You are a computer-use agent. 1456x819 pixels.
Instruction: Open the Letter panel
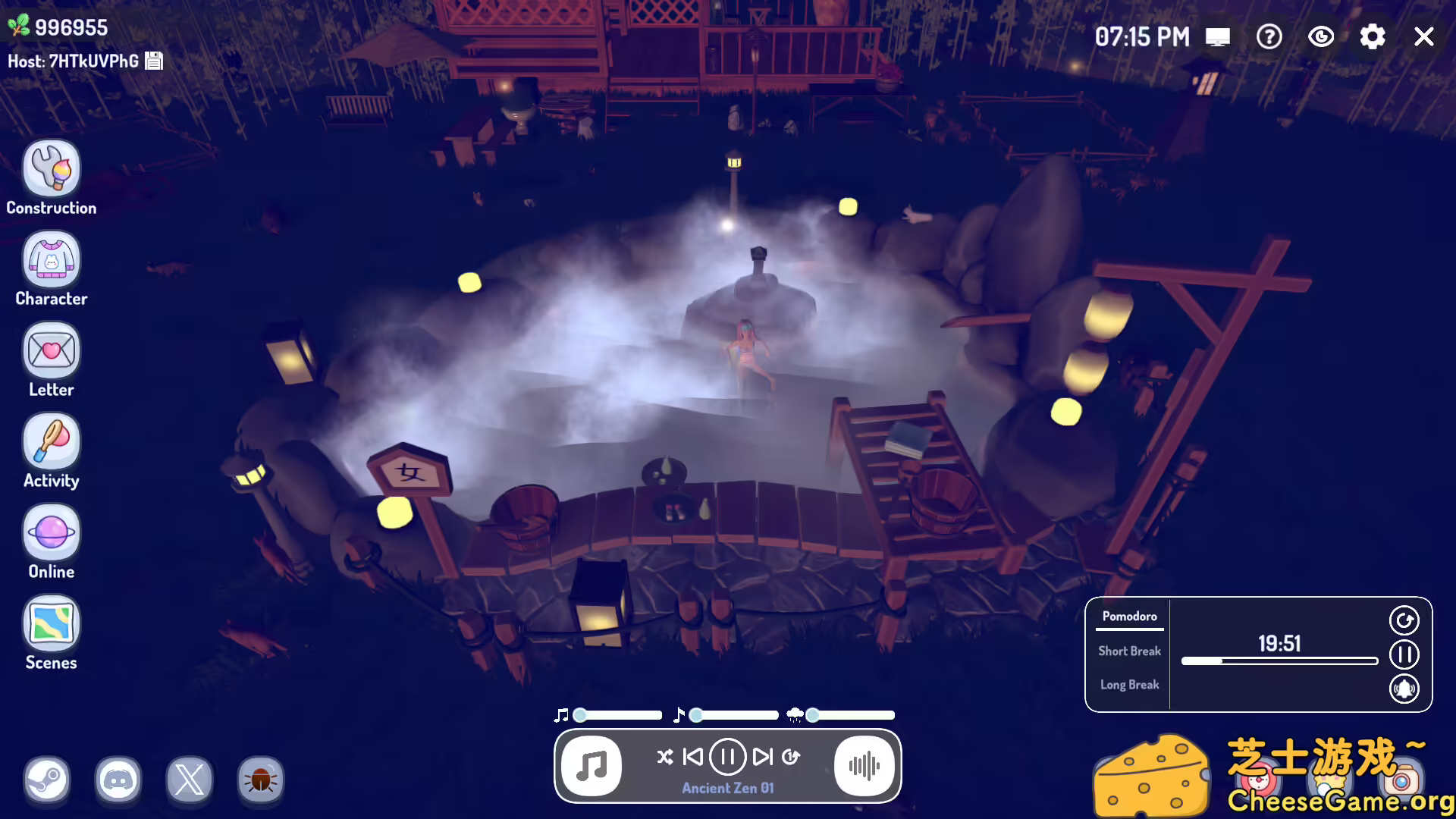point(51,350)
